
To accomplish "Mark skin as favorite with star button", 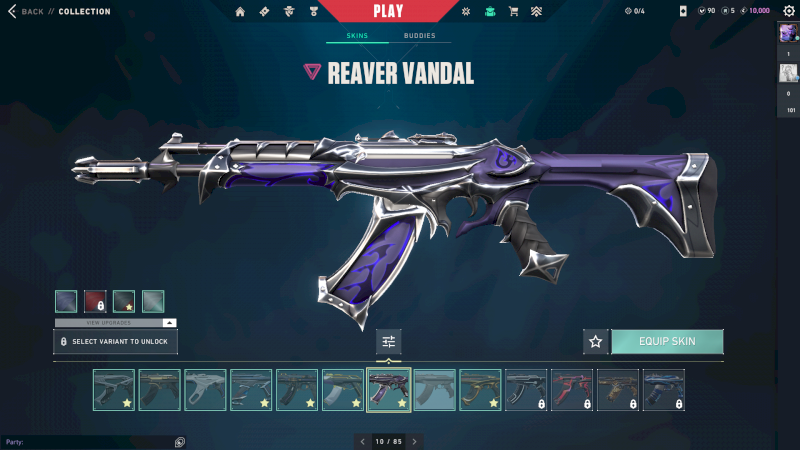I will point(596,342).
